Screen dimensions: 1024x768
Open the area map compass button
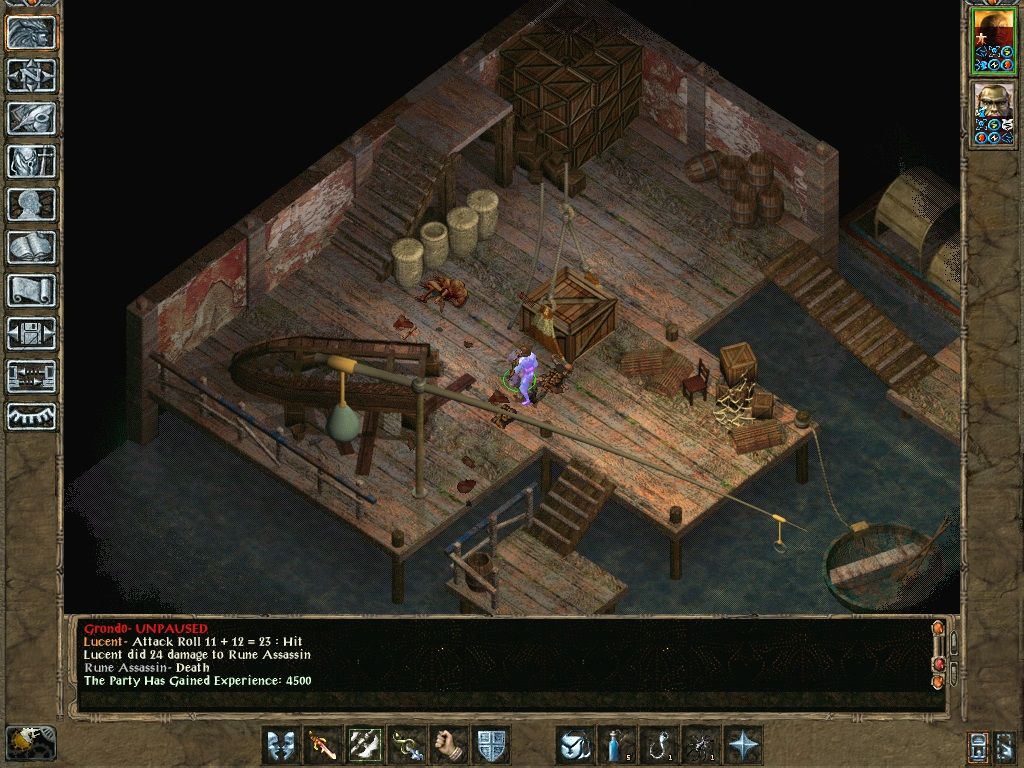pyautogui.click(x=31, y=75)
